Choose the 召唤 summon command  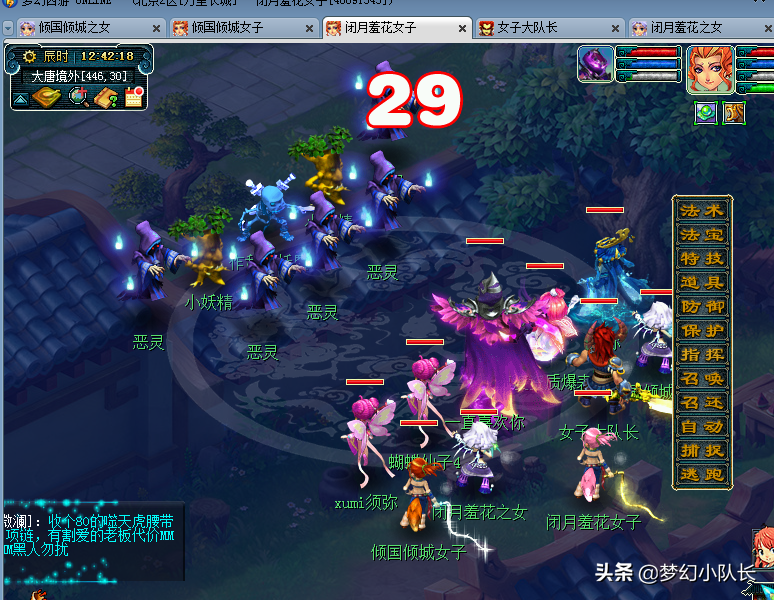point(702,378)
